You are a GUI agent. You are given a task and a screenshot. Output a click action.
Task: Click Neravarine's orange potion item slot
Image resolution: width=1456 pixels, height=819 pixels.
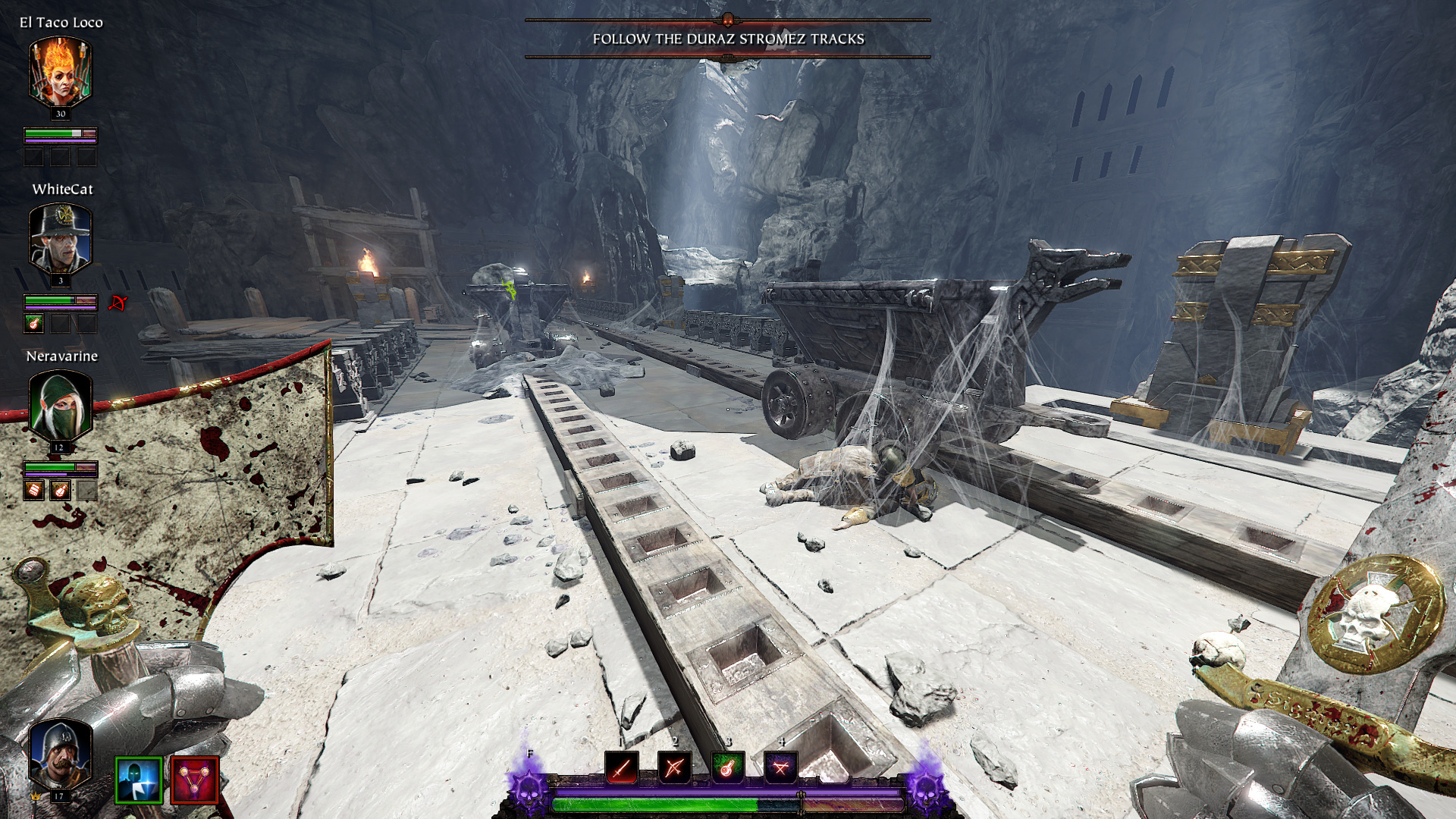click(60, 491)
